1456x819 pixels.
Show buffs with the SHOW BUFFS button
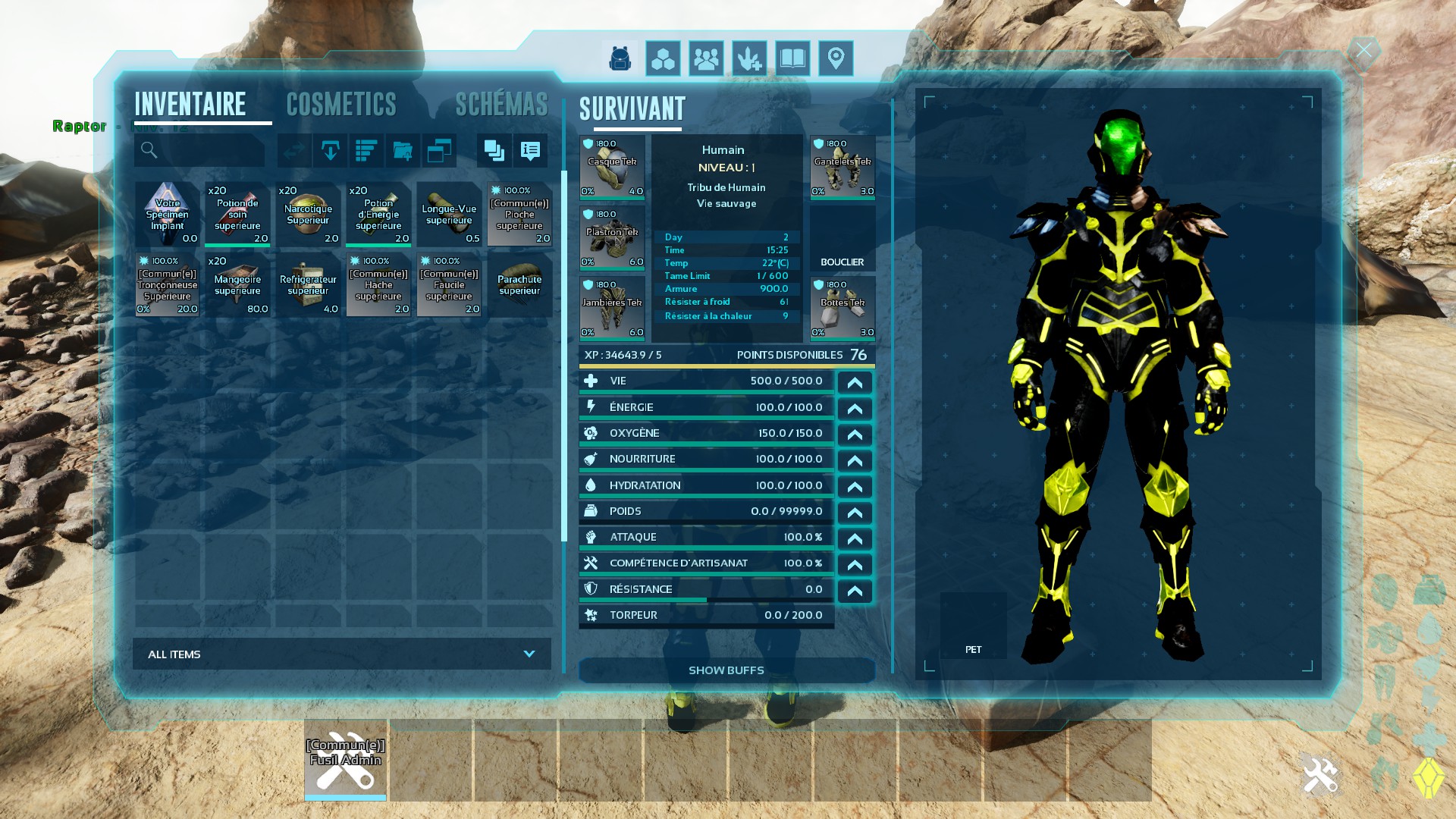pos(726,670)
